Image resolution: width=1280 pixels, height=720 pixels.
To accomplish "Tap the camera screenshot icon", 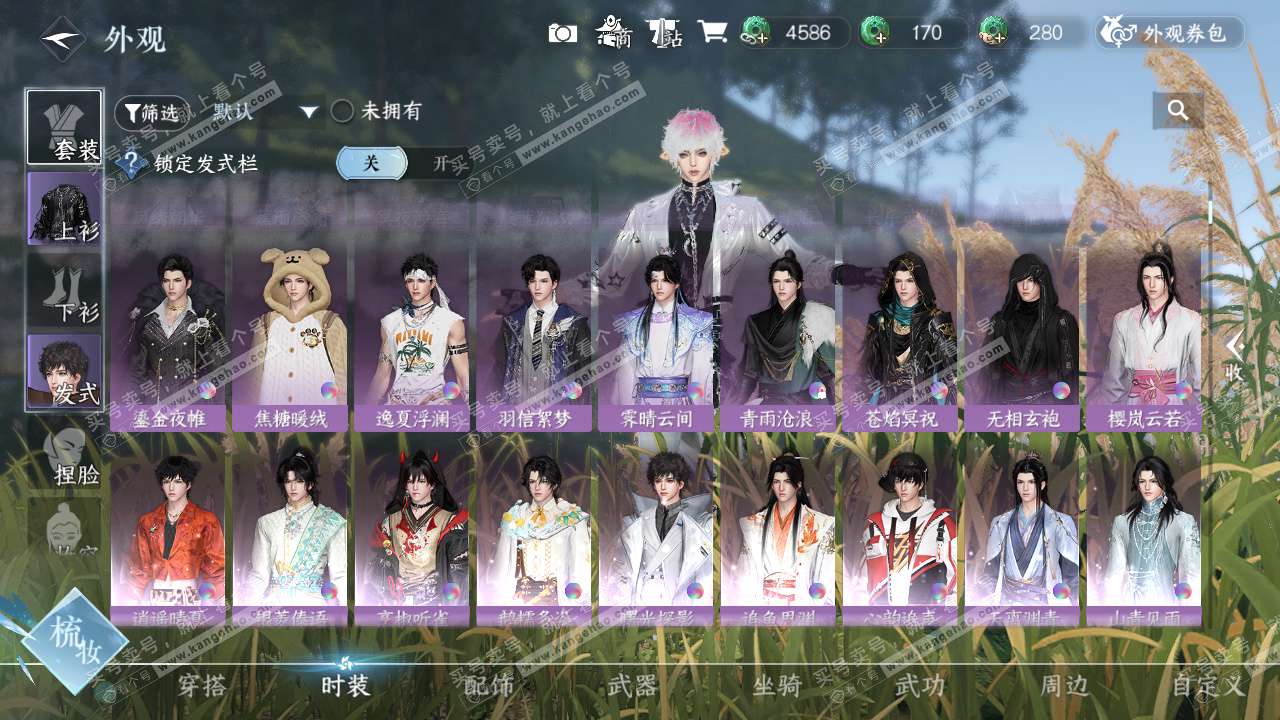I will (x=562, y=33).
